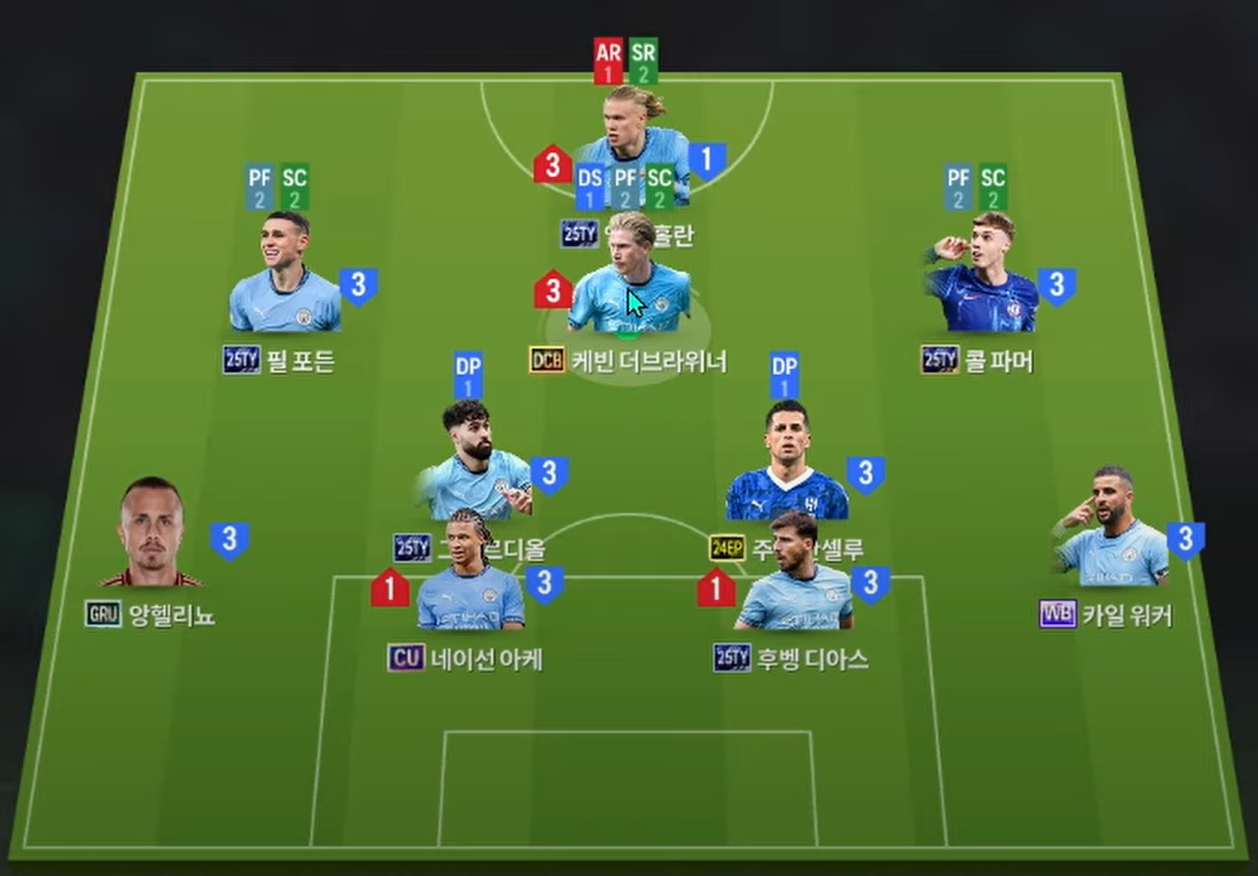Select left back Angeliño's portrait
The width and height of the screenshot is (1258, 876).
[x=152, y=535]
